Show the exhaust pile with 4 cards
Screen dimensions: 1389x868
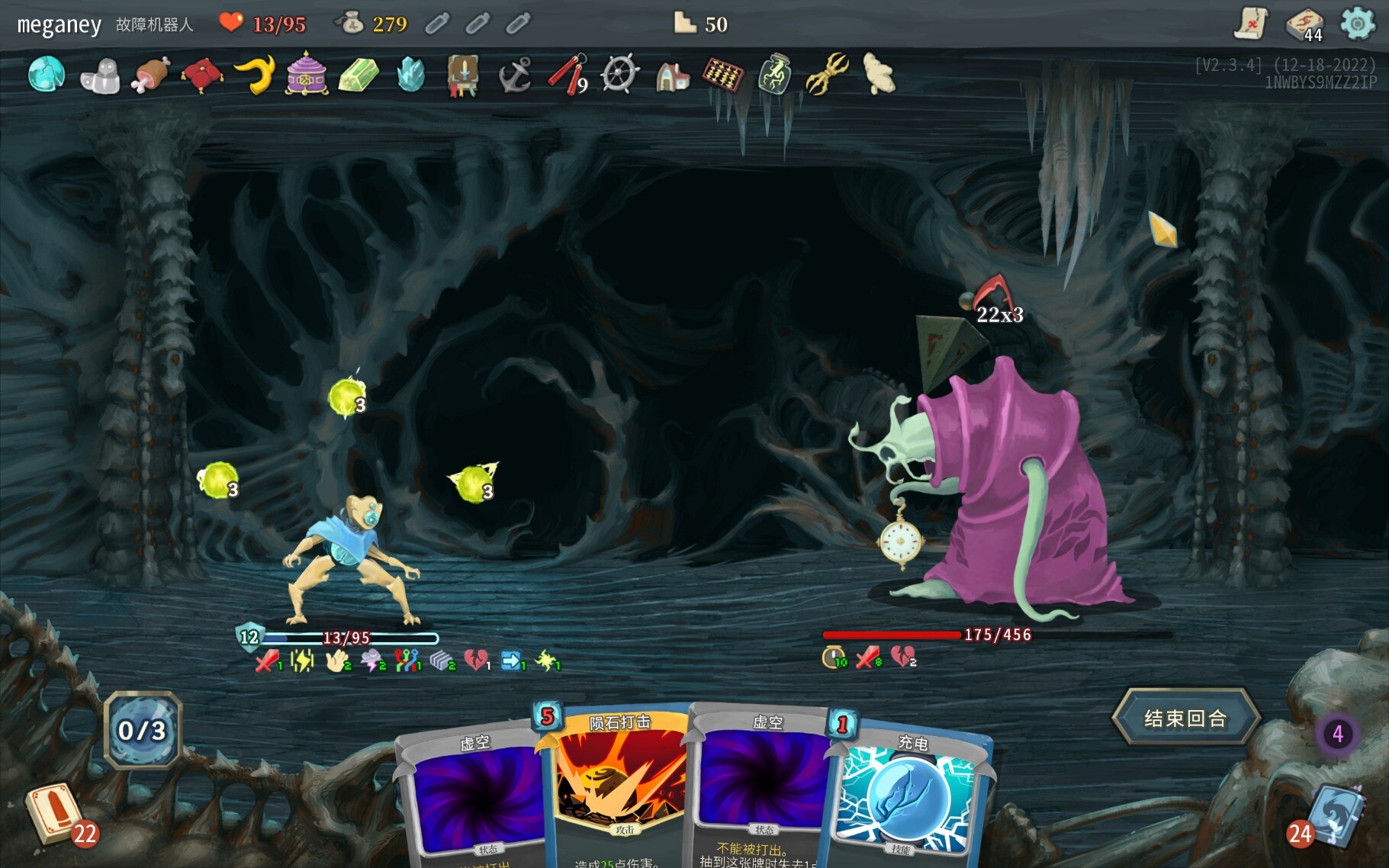point(1337,734)
